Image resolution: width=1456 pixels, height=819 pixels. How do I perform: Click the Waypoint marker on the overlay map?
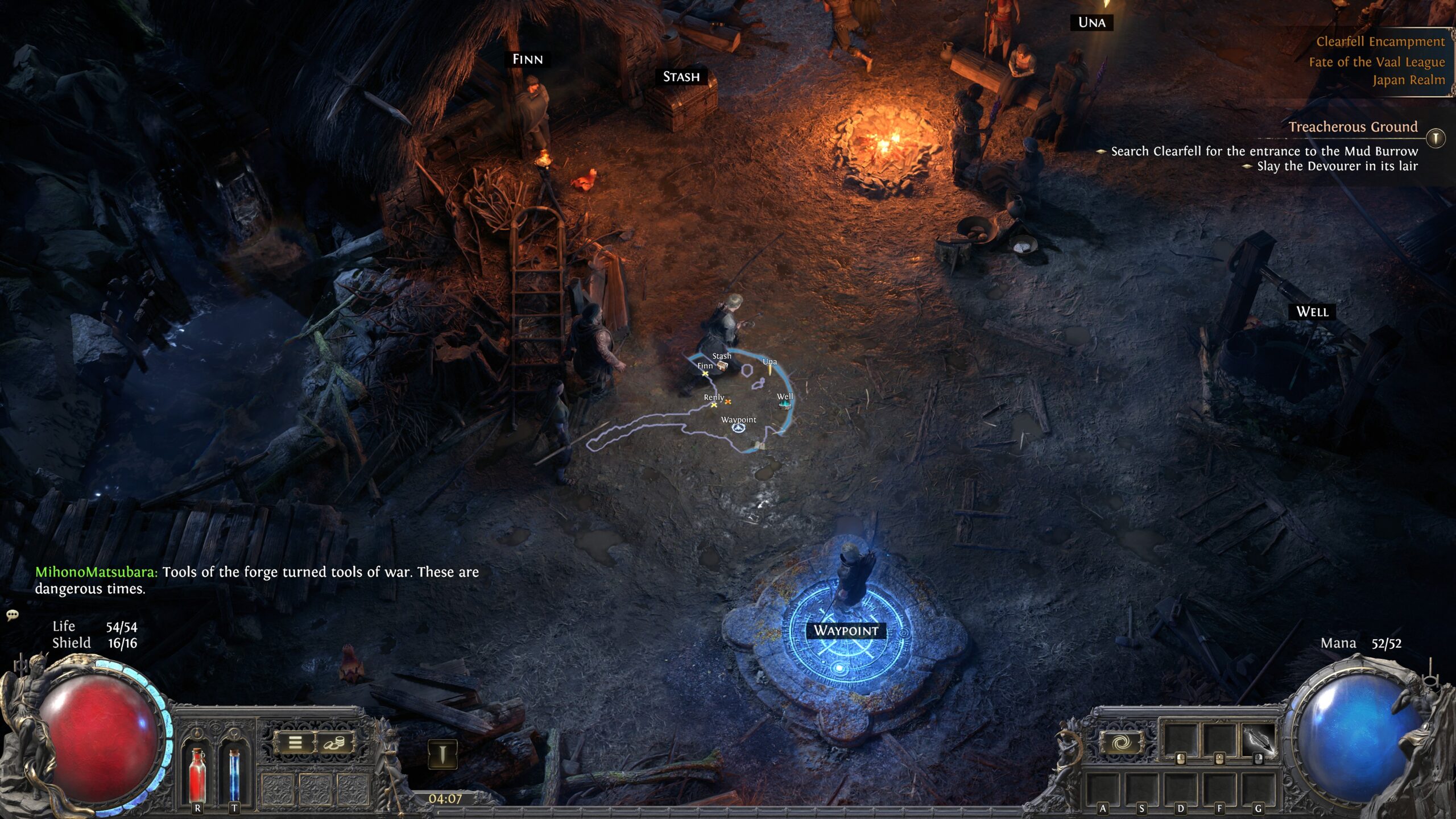coord(738,428)
